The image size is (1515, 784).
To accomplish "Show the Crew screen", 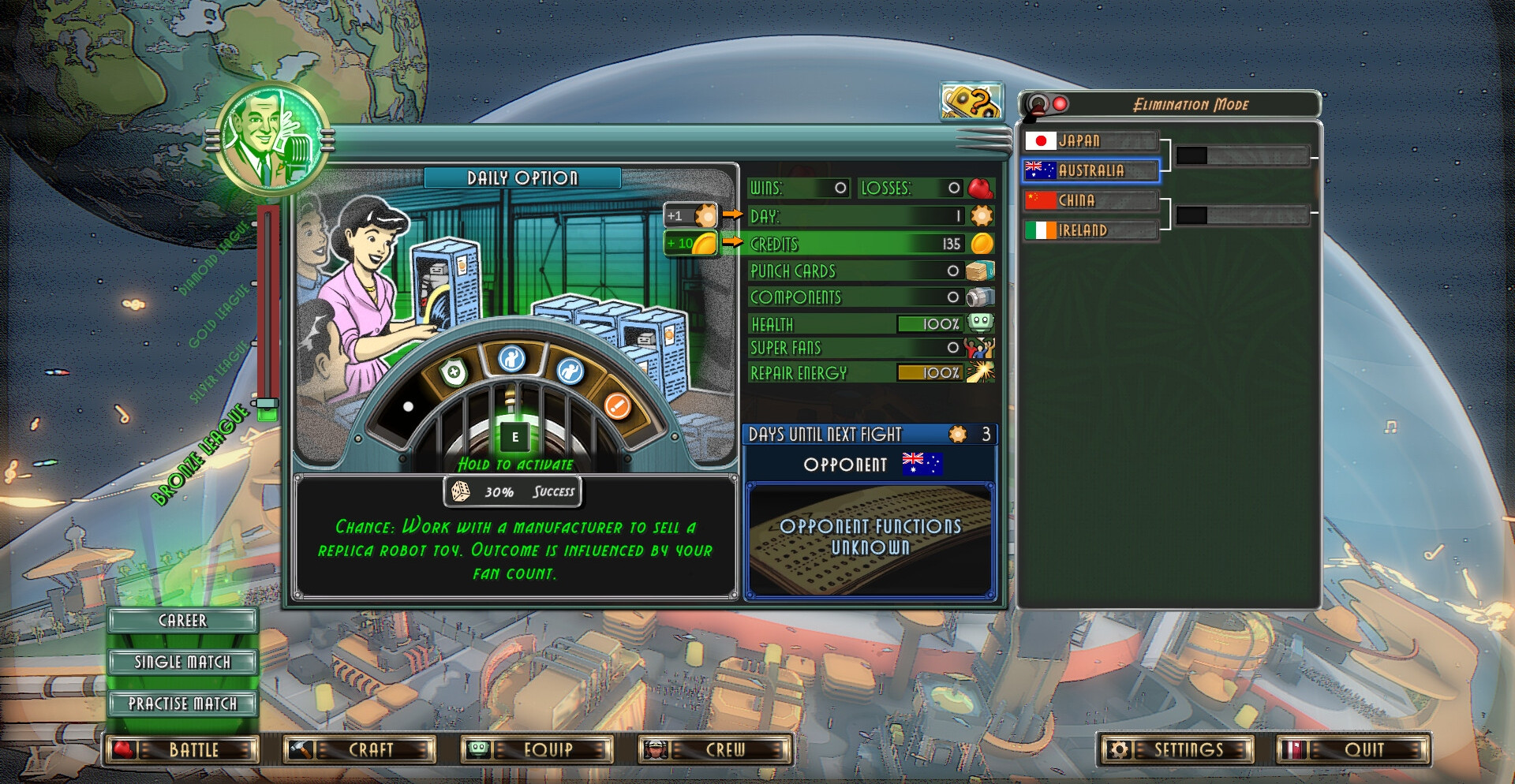I will (x=715, y=749).
